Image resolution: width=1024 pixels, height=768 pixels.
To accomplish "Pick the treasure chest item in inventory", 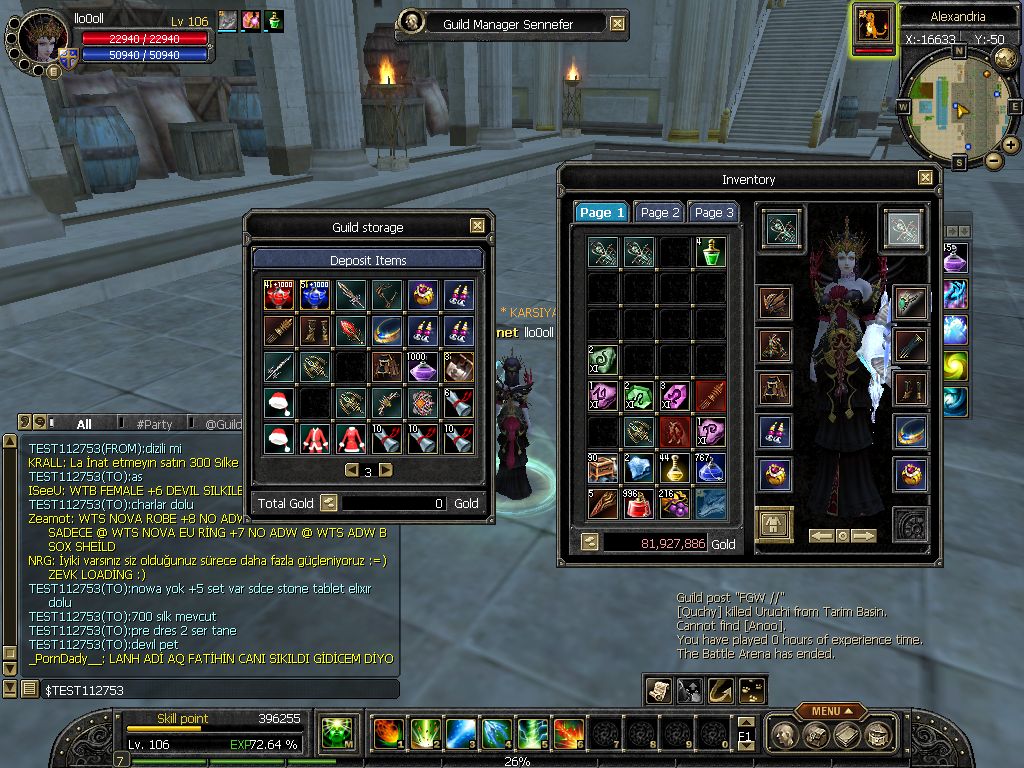I will coord(603,467).
